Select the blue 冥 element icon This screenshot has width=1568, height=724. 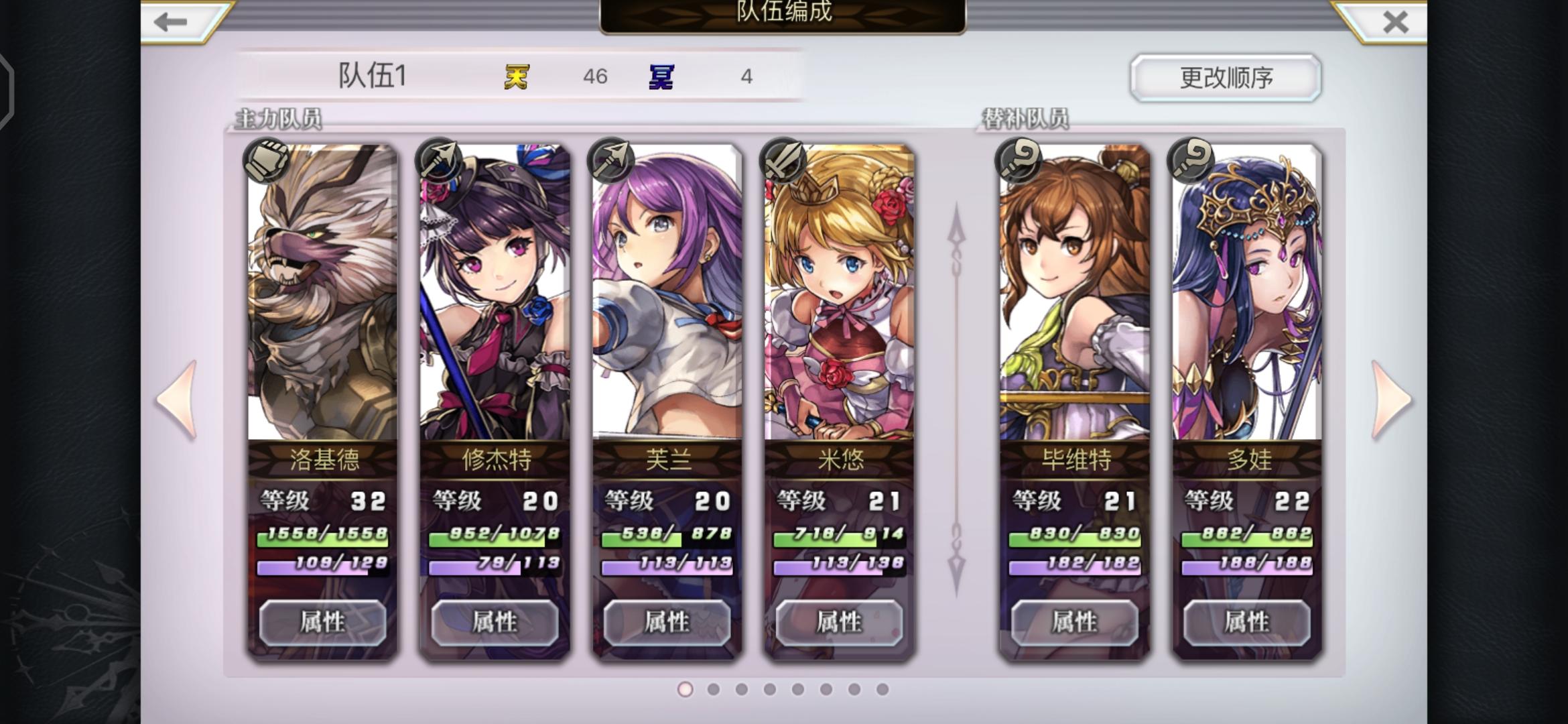(661, 76)
